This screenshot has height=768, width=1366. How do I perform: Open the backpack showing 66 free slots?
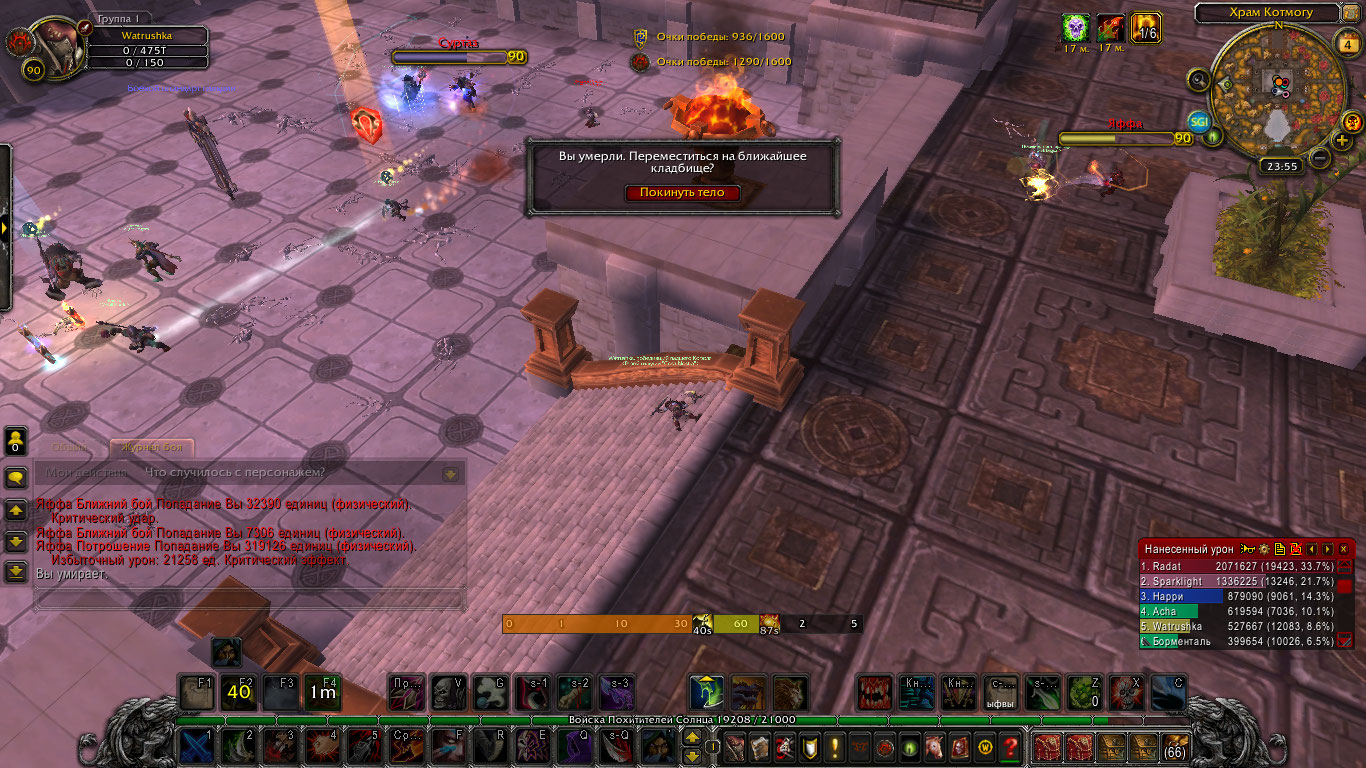[1174, 747]
